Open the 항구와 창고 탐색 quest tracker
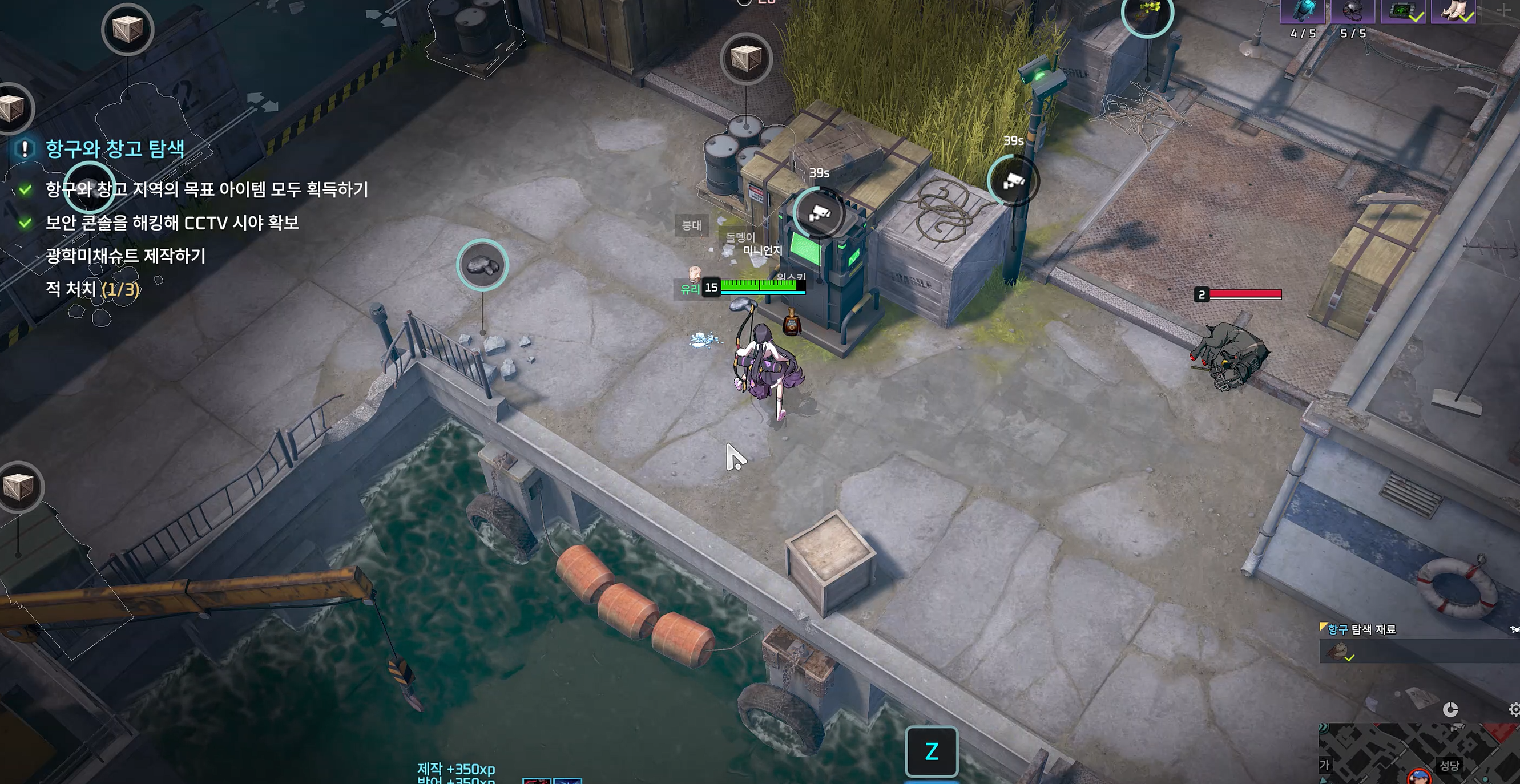This screenshot has height=784, width=1520. [115, 149]
